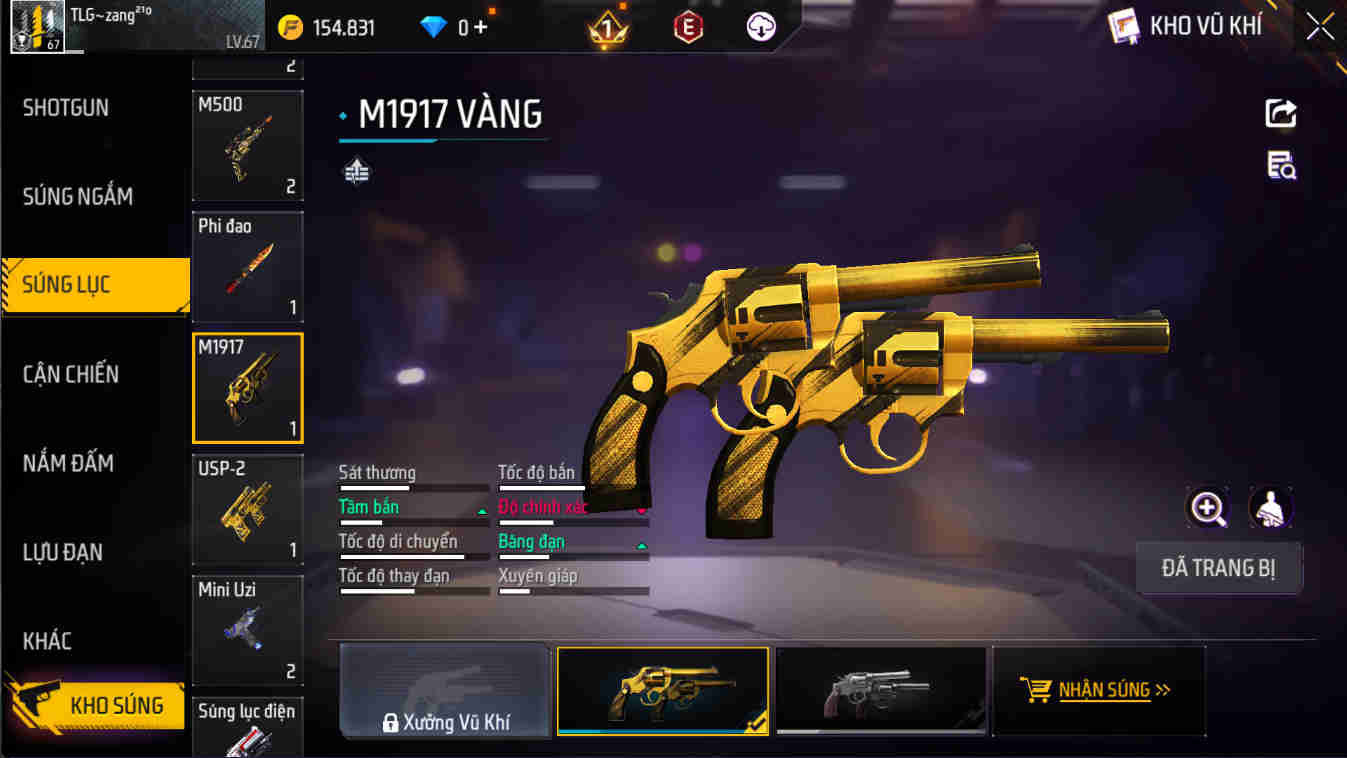Open the locked Xưởng Vũ Khí tile
This screenshot has height=758, width=1347.
point(445,691)
